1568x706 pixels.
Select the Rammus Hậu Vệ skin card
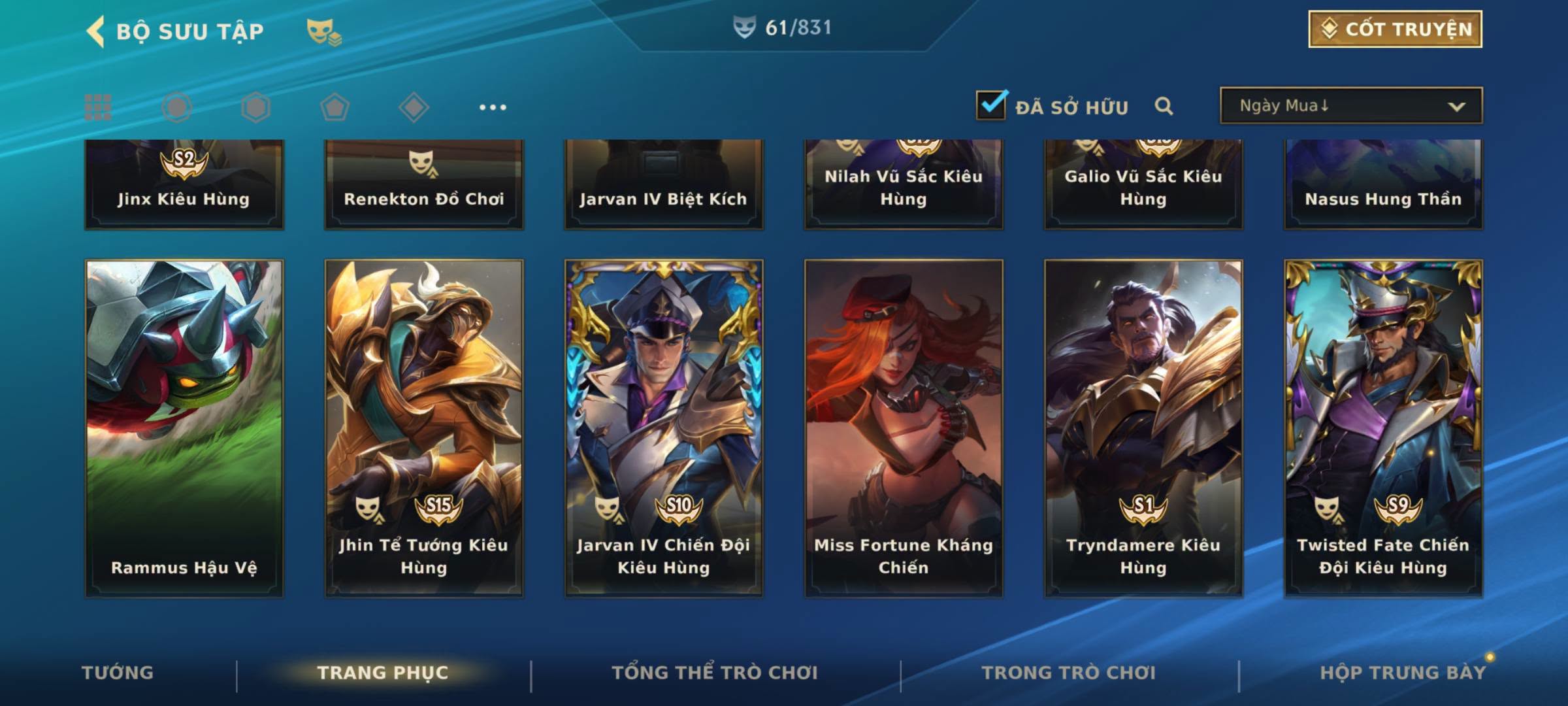point(184,428)
